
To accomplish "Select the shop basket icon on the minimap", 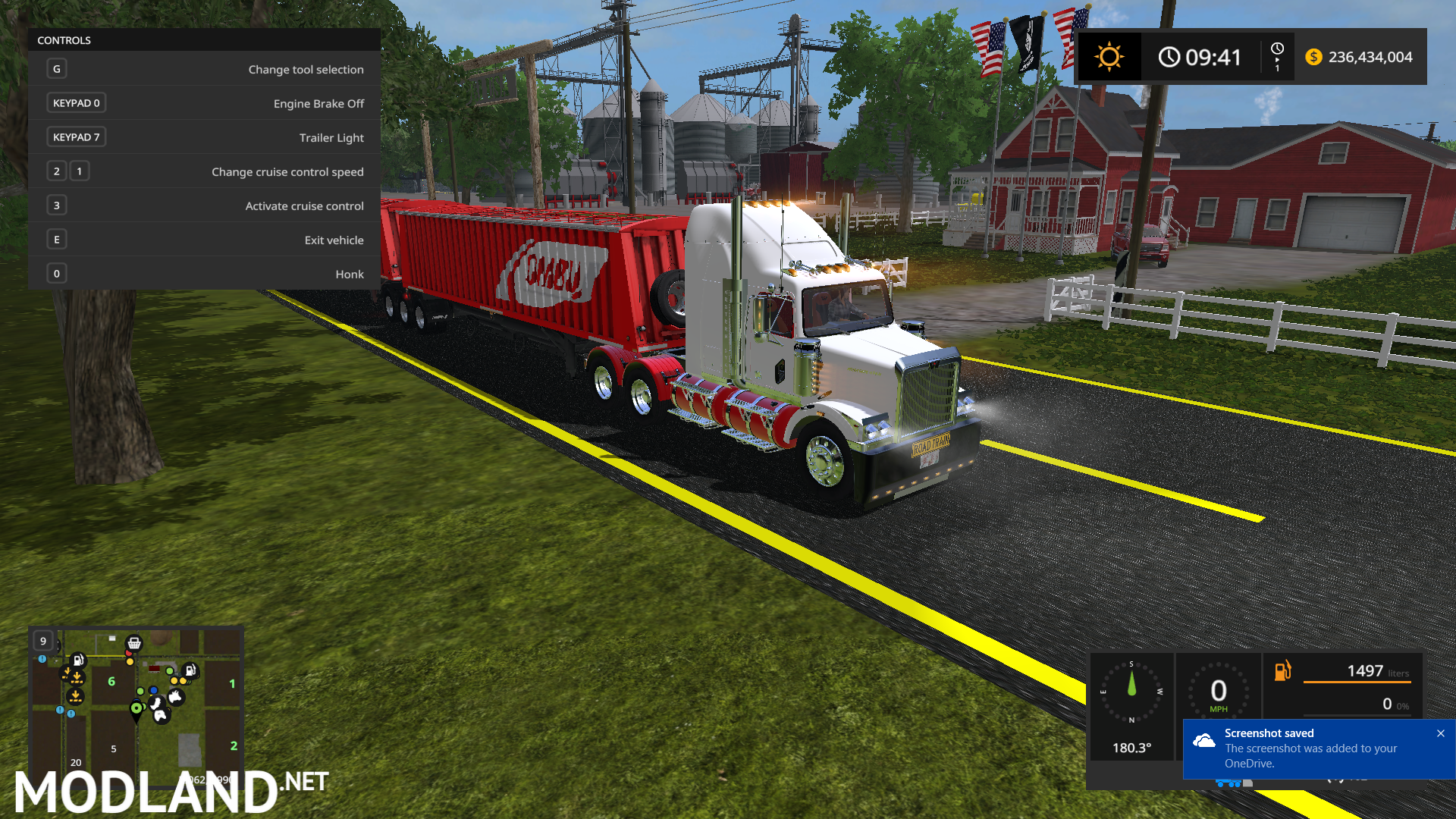I will 134,644.
